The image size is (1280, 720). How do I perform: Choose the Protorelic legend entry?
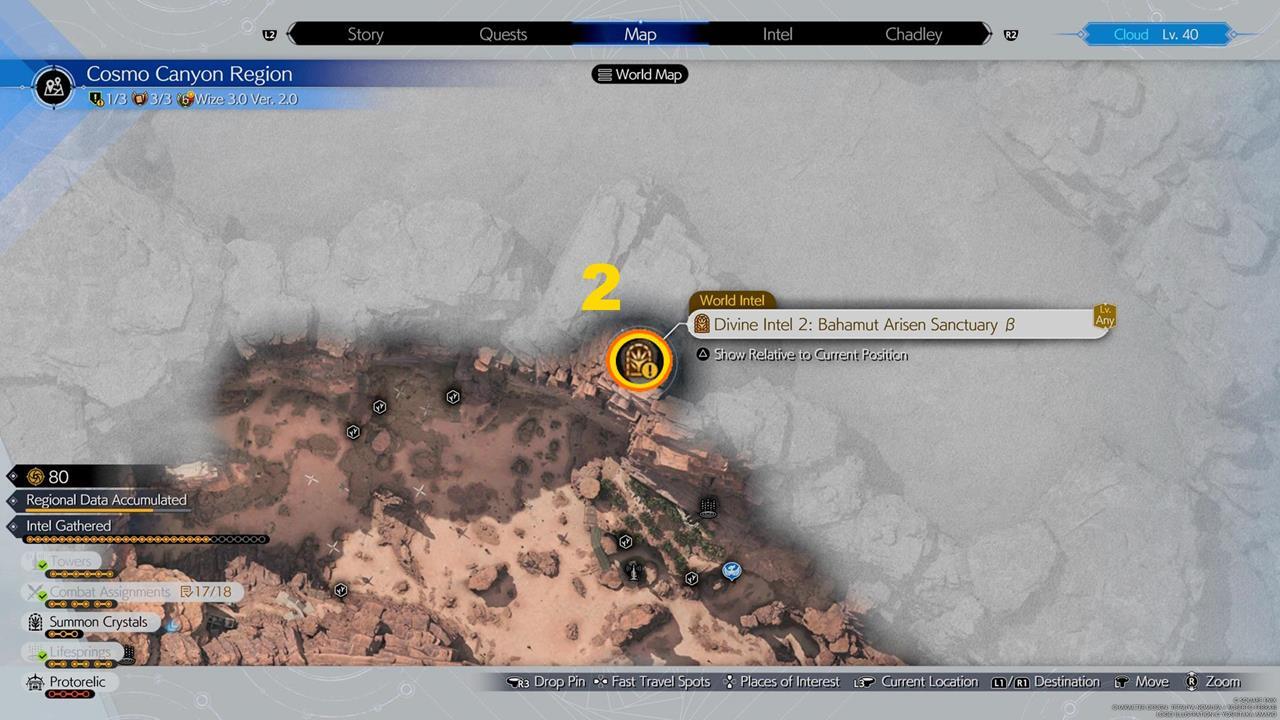coord(70,682)
